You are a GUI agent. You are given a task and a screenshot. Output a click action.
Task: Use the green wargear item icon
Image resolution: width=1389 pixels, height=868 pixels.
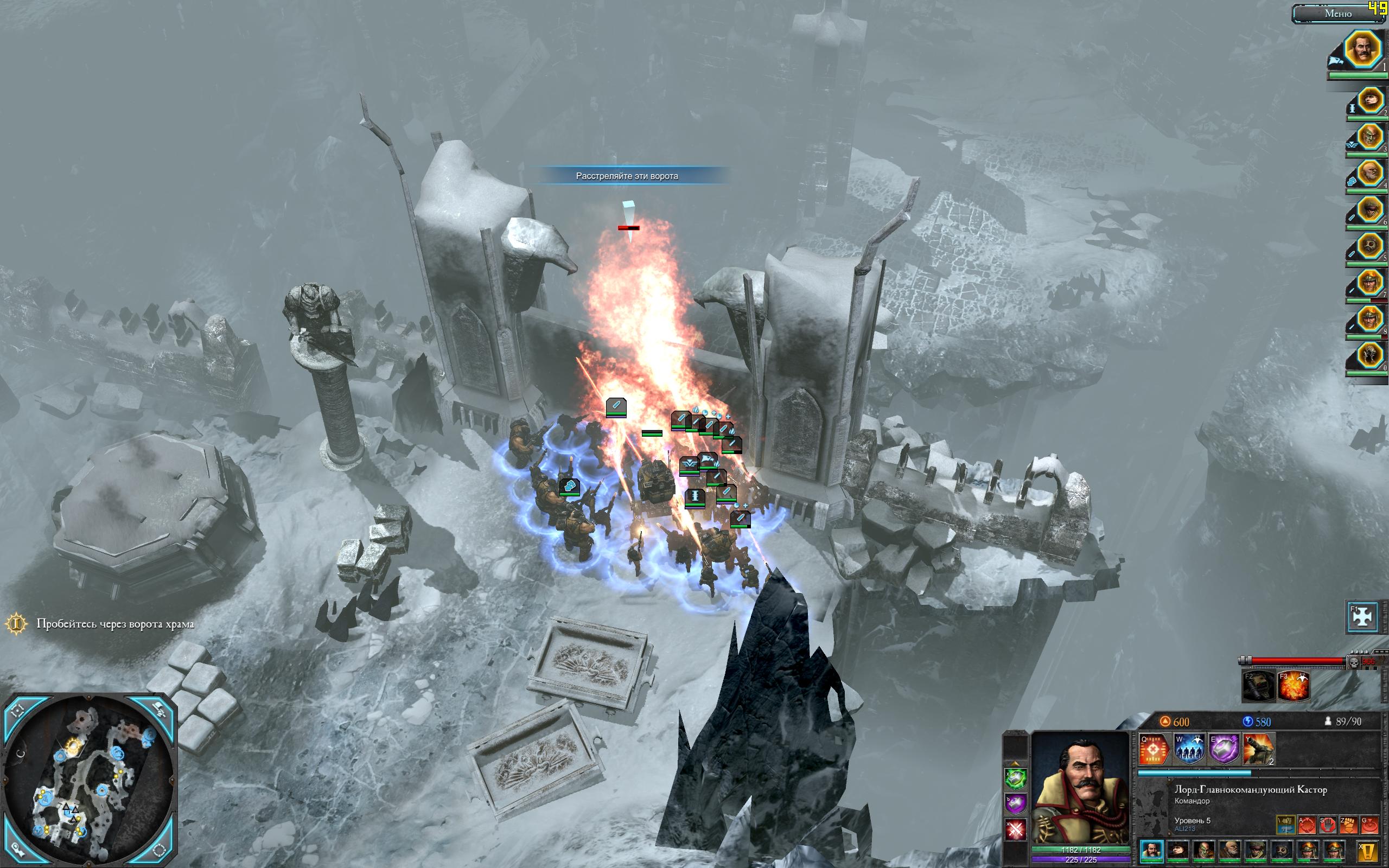(x=1015, y=778)
